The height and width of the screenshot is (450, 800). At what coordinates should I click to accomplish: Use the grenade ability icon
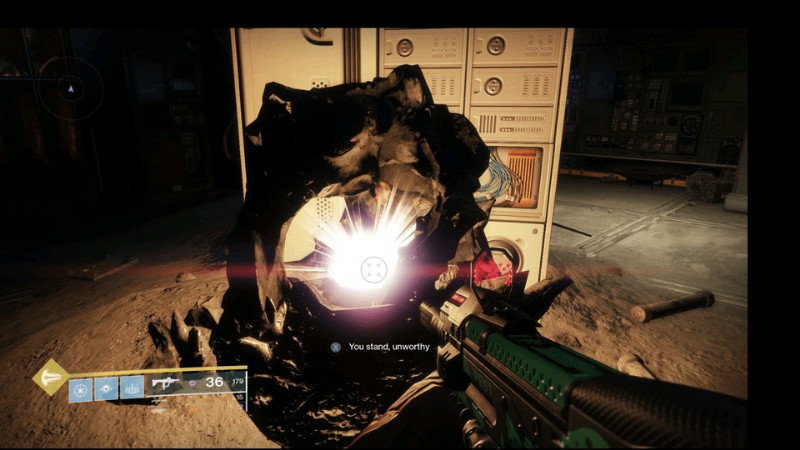click(x=81, y=388)
